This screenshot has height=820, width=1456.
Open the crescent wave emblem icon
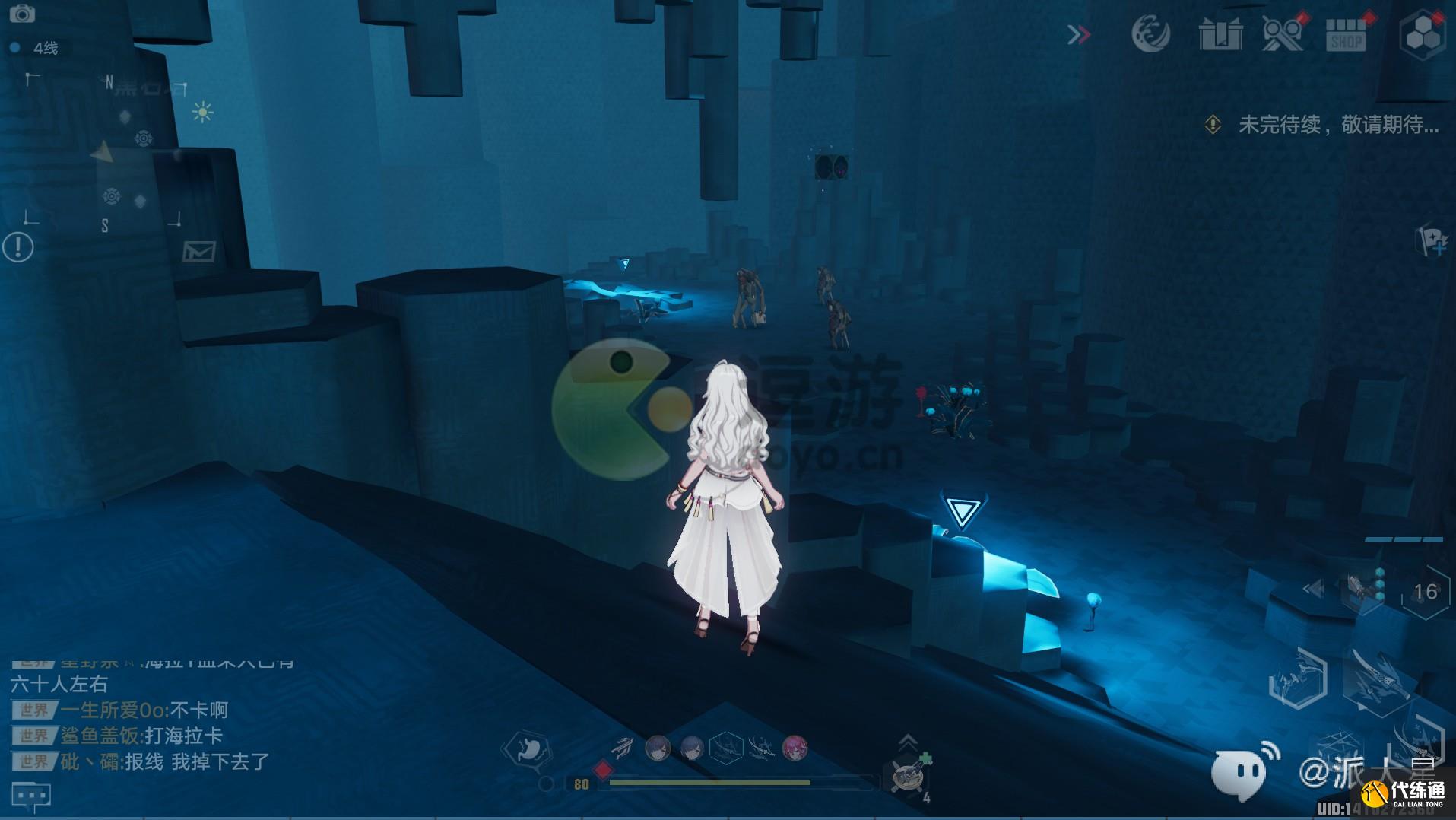coord(1151,35)
